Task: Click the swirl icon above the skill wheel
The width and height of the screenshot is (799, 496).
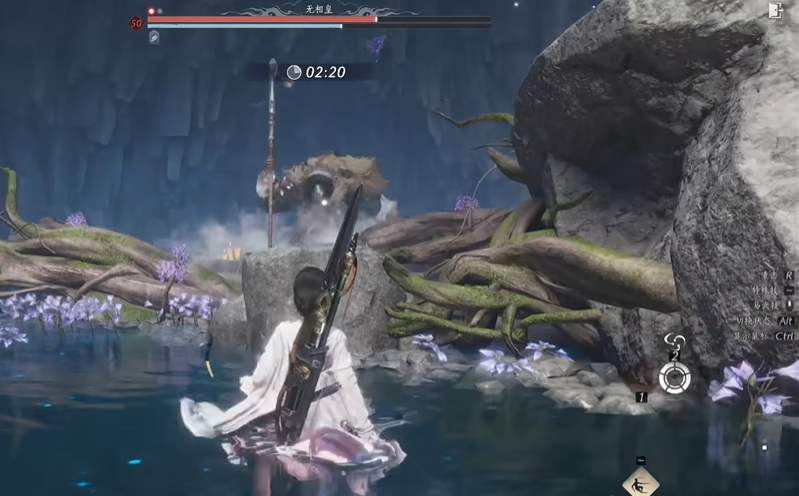Action: pos(675,342)
